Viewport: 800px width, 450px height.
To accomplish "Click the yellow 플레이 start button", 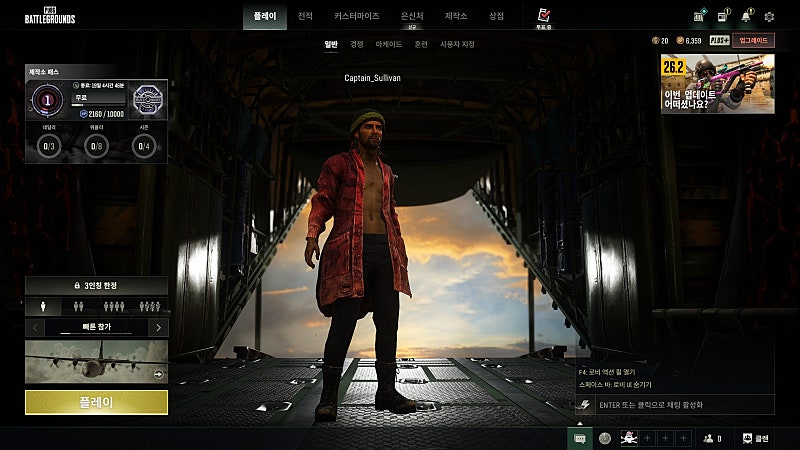I will click(x=96, y=402).
